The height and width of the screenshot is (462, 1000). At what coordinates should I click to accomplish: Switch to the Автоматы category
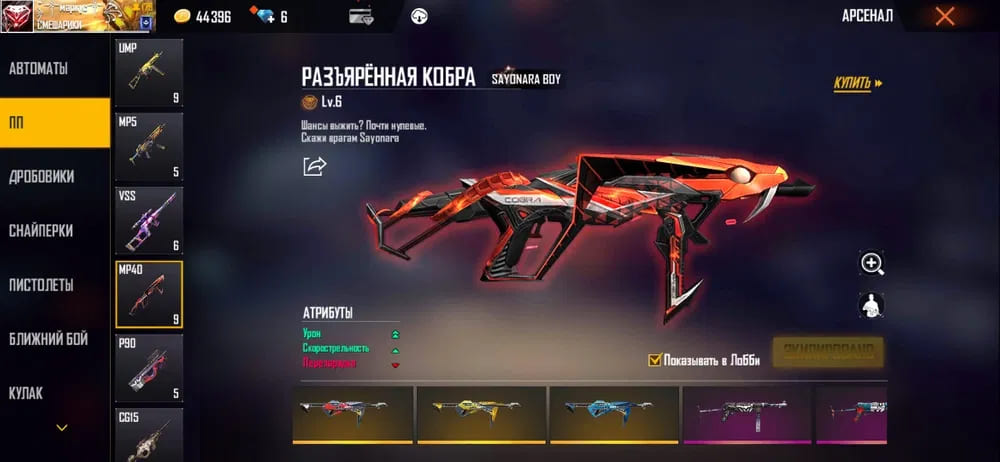[x=40, y=69]
